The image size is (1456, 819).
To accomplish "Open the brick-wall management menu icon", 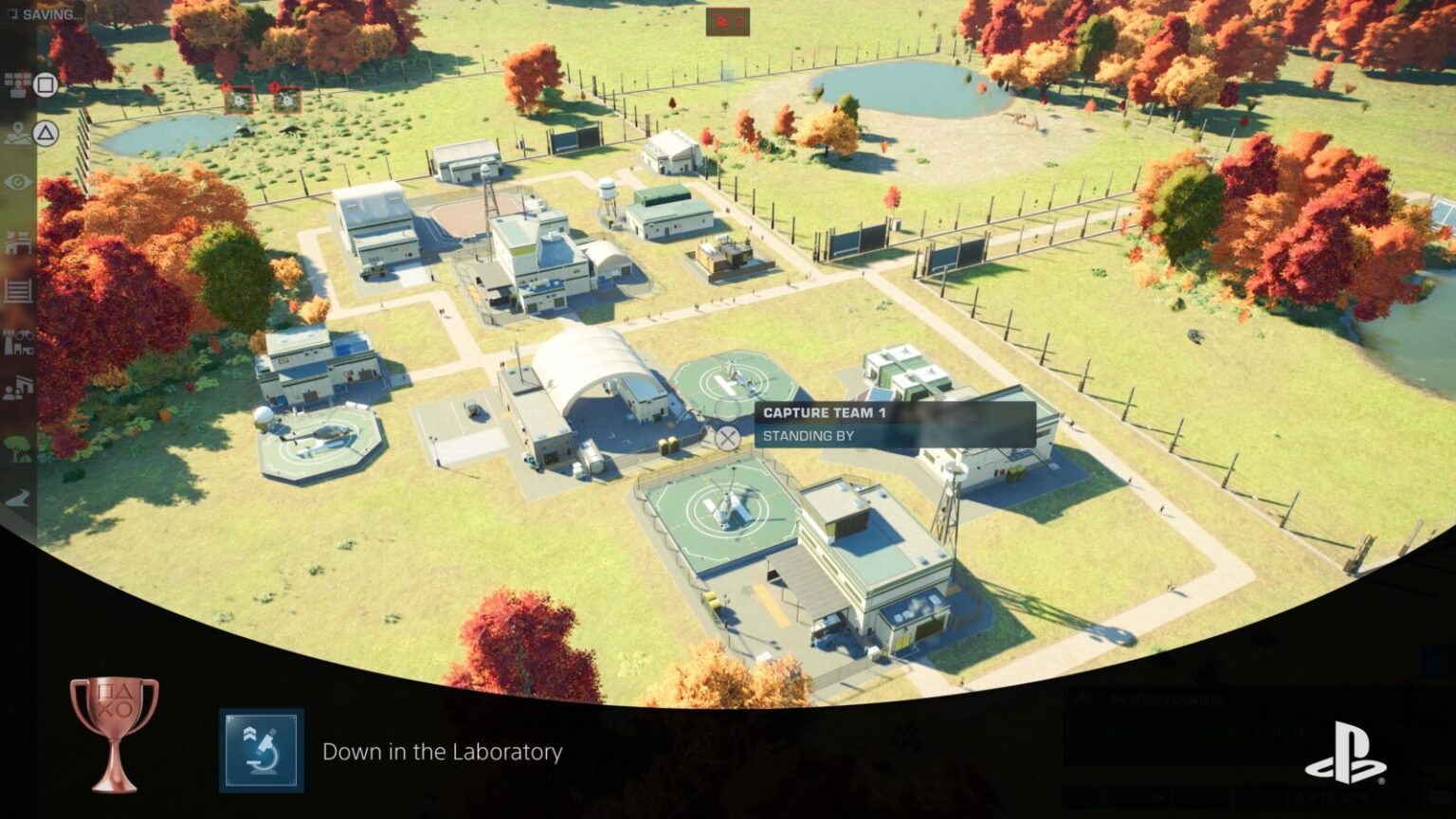I will 18,86.
